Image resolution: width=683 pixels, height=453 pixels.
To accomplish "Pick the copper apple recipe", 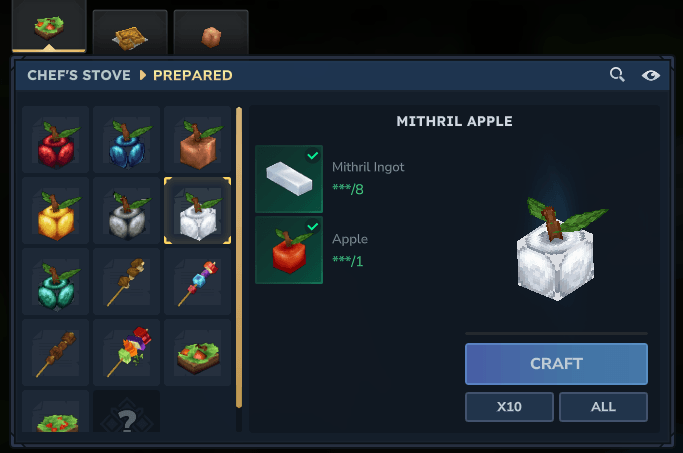I will point(197,141).
